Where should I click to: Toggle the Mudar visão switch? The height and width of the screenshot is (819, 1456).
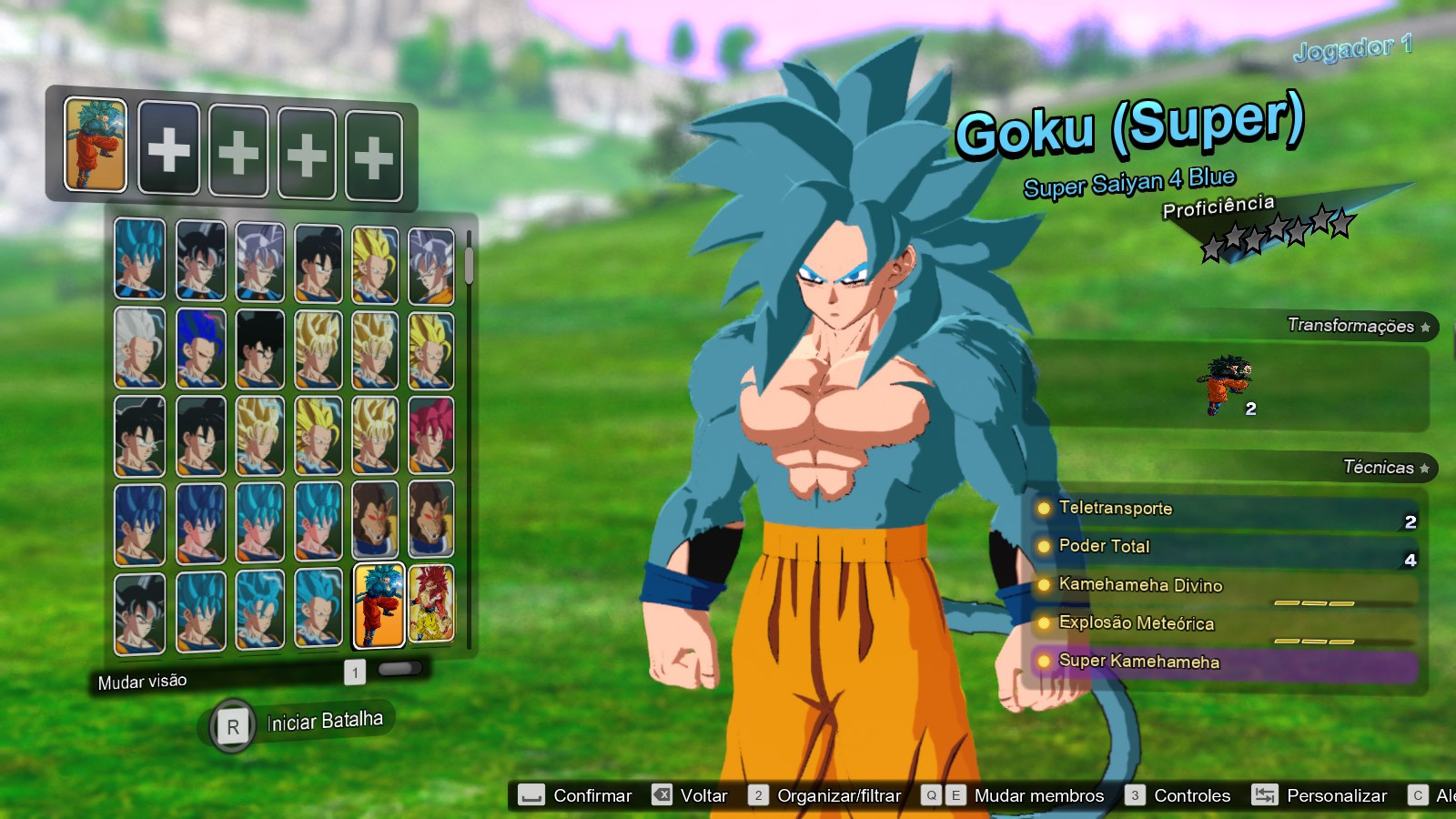398,670
